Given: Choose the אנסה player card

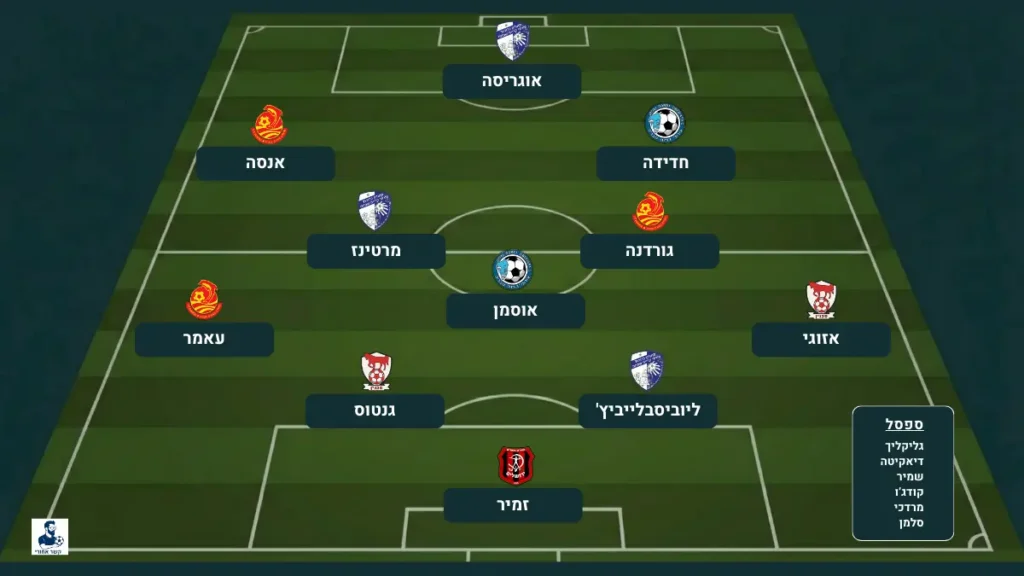Looking at the screenshot, I should 266,163.
